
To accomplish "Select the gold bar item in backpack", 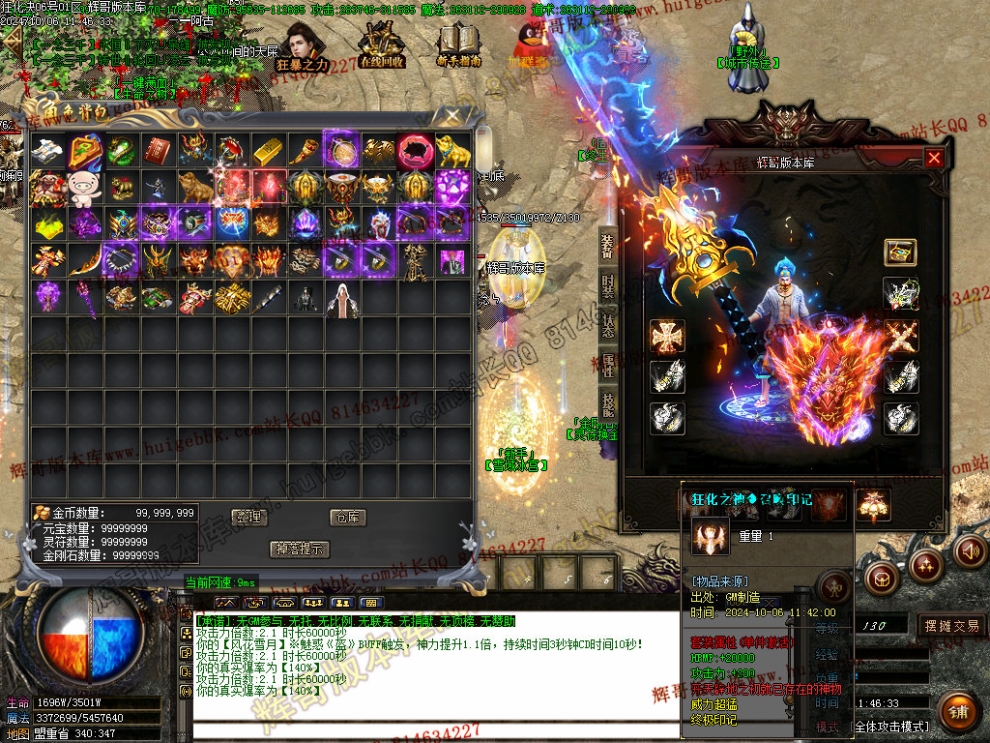I will tap(267, 150).
